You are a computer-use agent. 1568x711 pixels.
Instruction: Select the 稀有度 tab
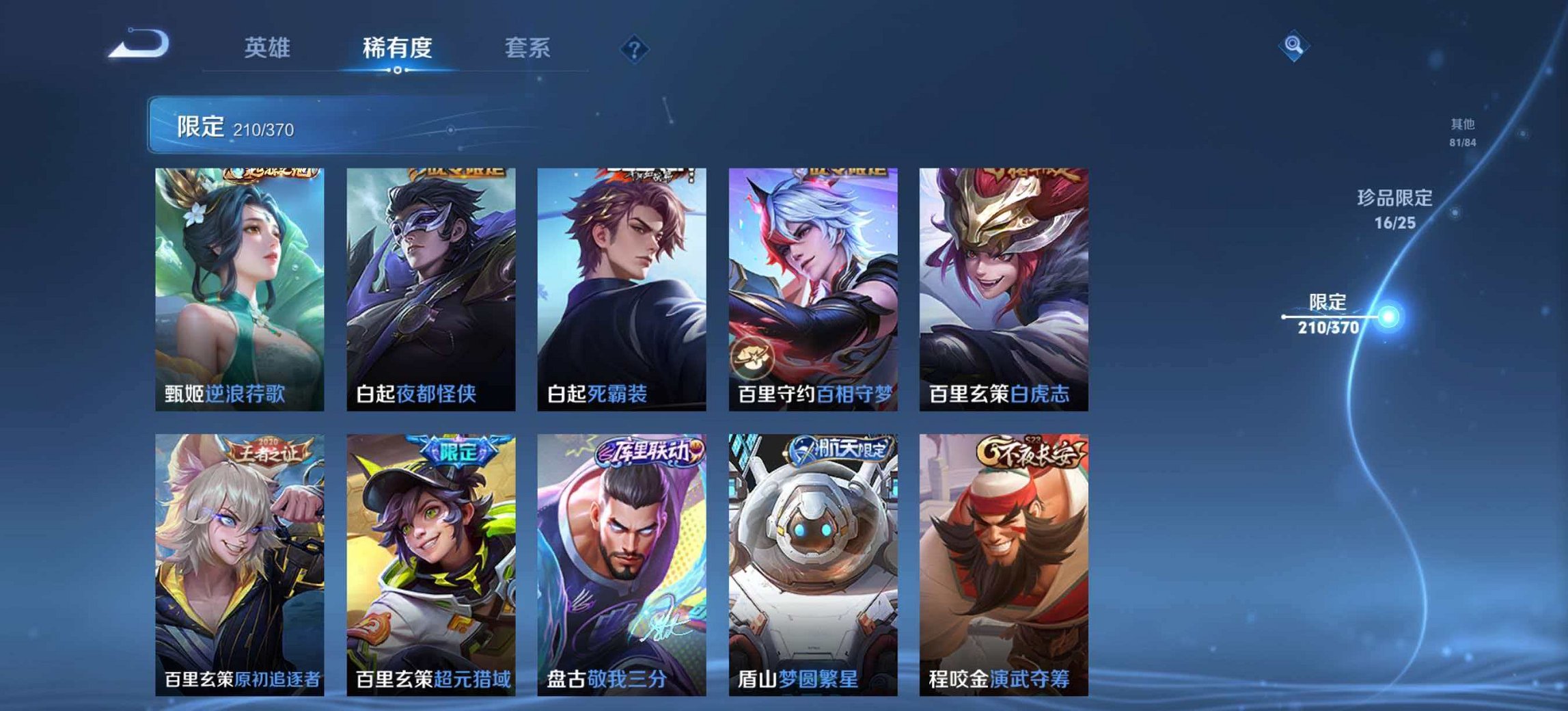(397, 49)
